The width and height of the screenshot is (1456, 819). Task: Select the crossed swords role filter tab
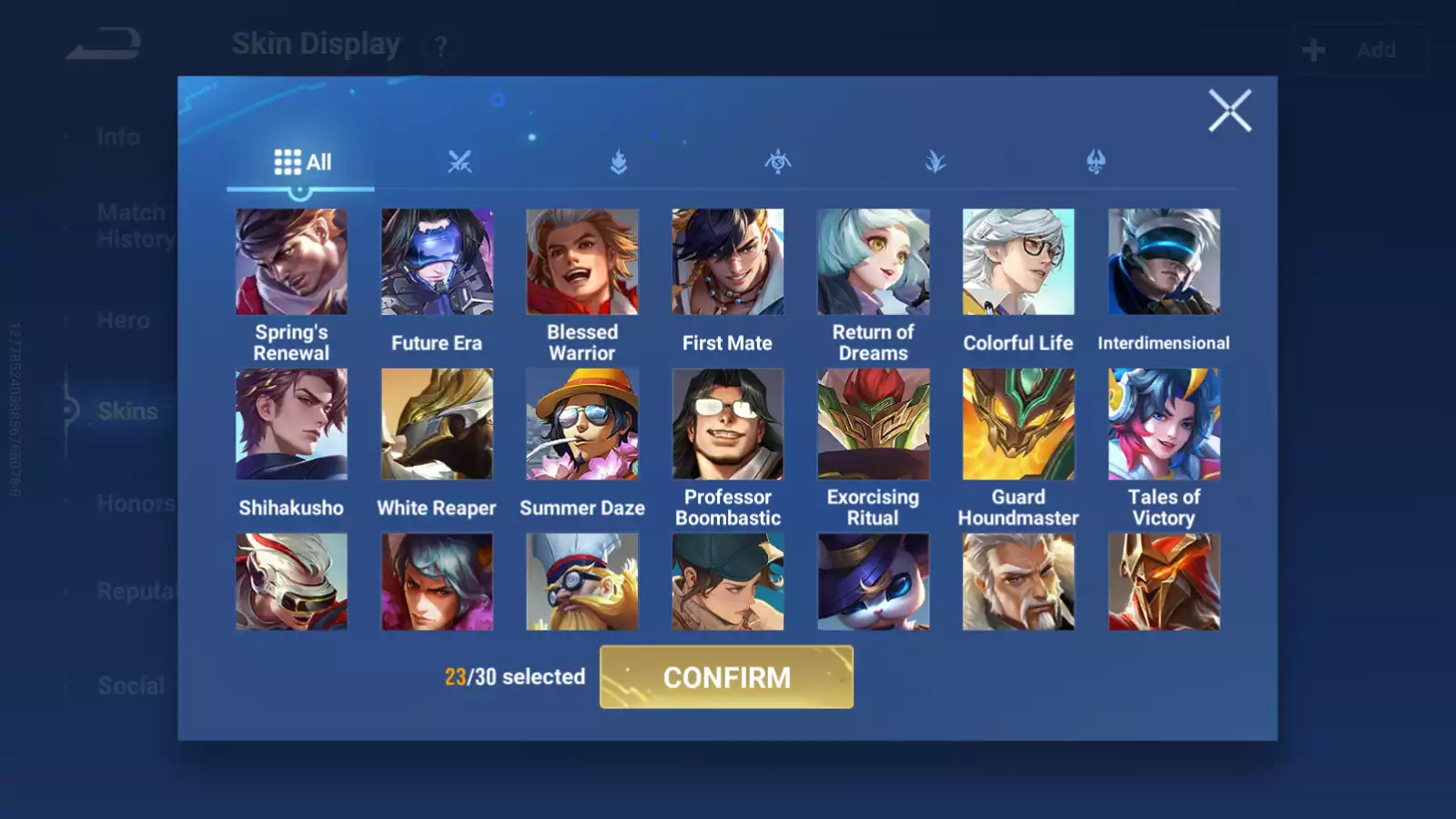pos(462,162)
